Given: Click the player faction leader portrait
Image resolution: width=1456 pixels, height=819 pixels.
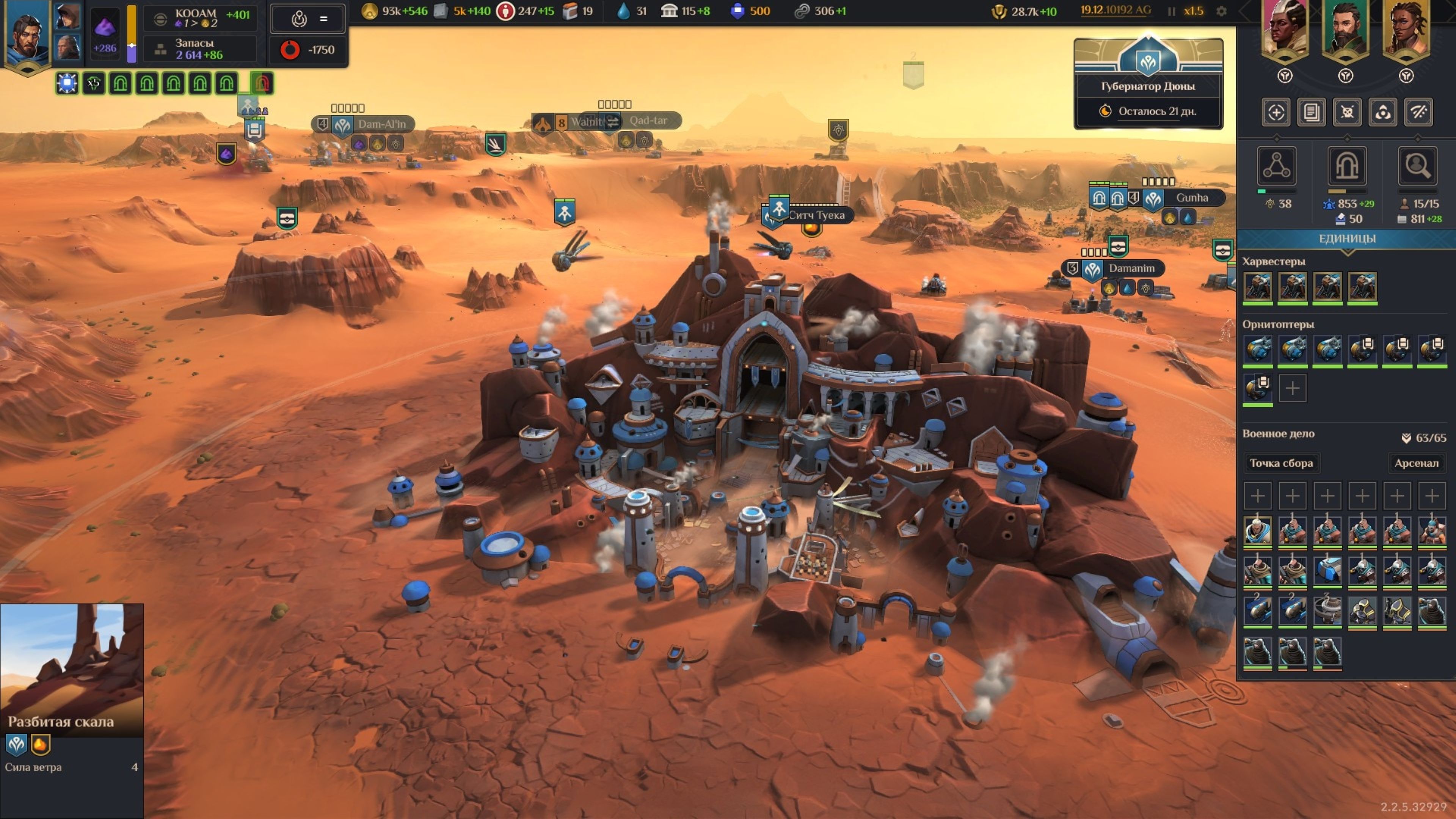Looking at the screenshot, I should coord(26,34).
